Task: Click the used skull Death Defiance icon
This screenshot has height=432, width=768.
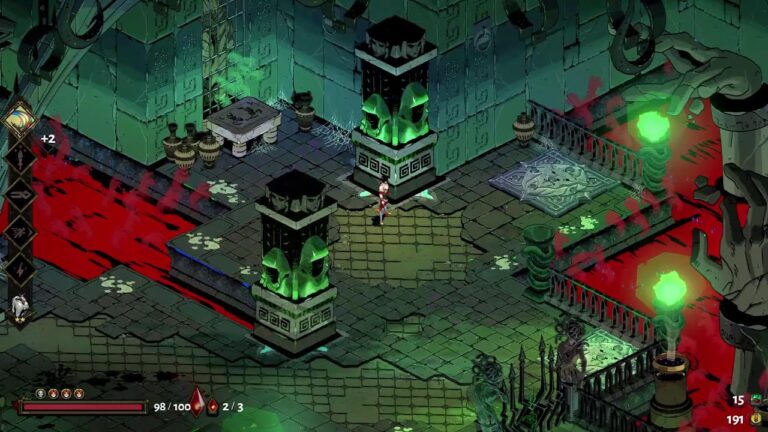Action: [x=41, y=394]
